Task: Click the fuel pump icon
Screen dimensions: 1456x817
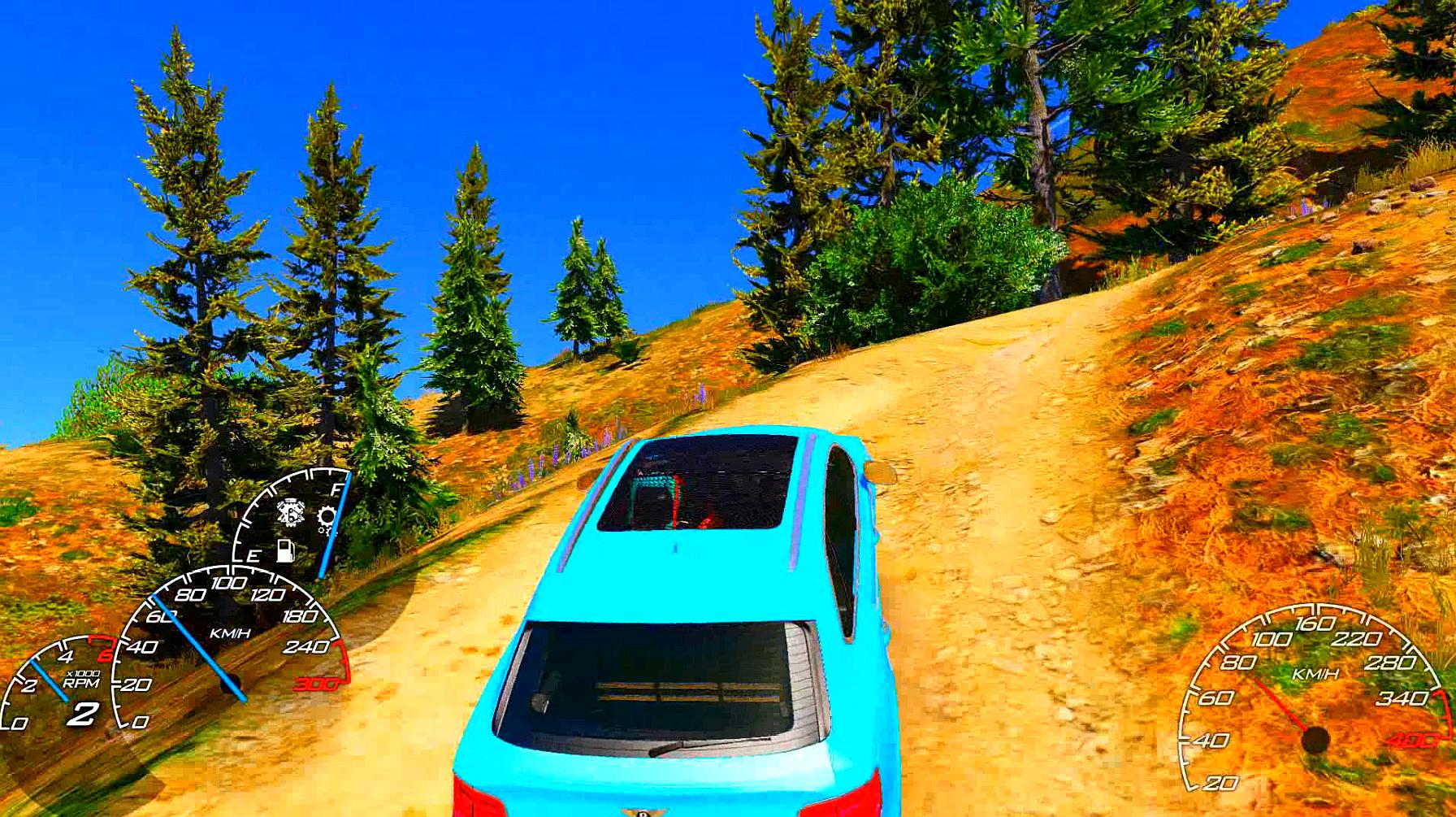Action: coord(284,551)
